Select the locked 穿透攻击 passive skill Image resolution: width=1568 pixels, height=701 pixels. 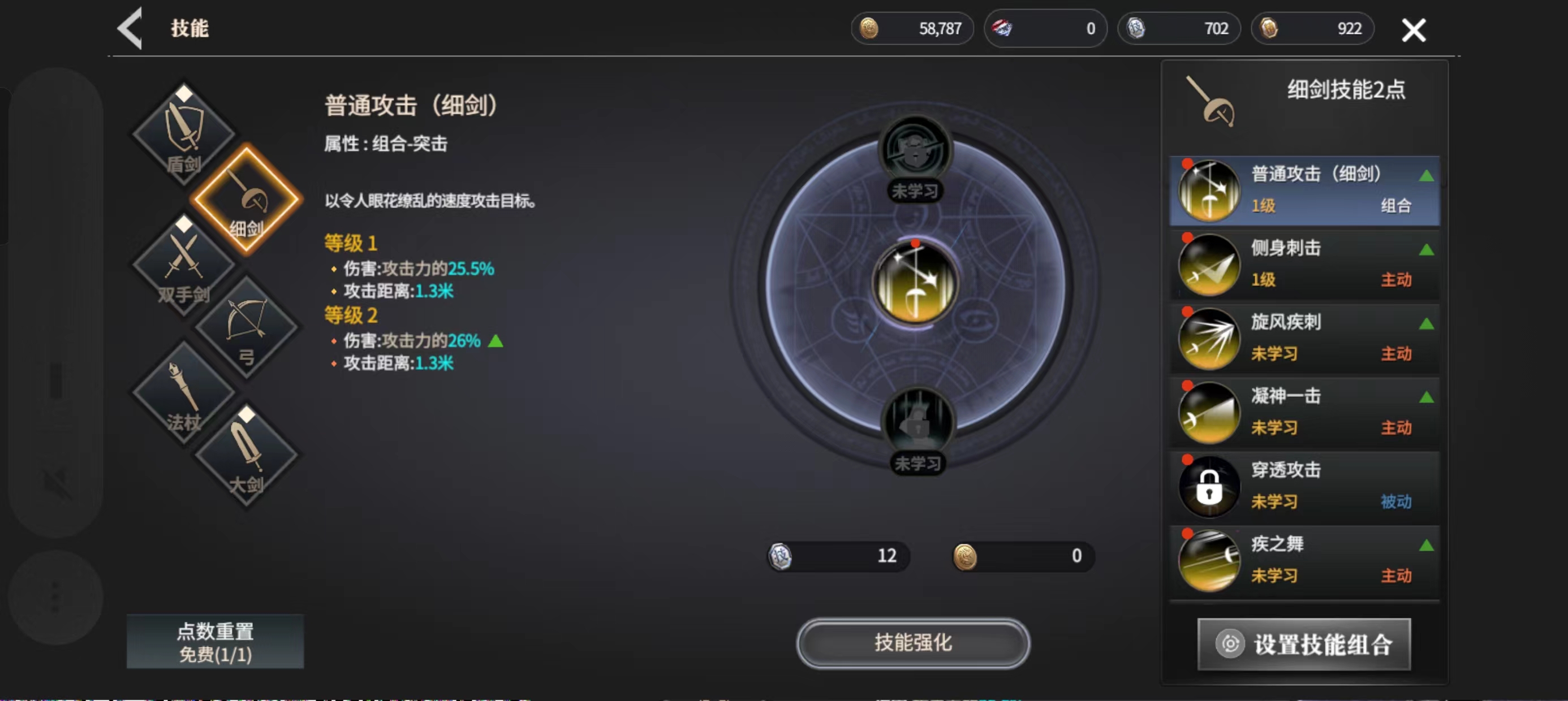point(1304,486)
